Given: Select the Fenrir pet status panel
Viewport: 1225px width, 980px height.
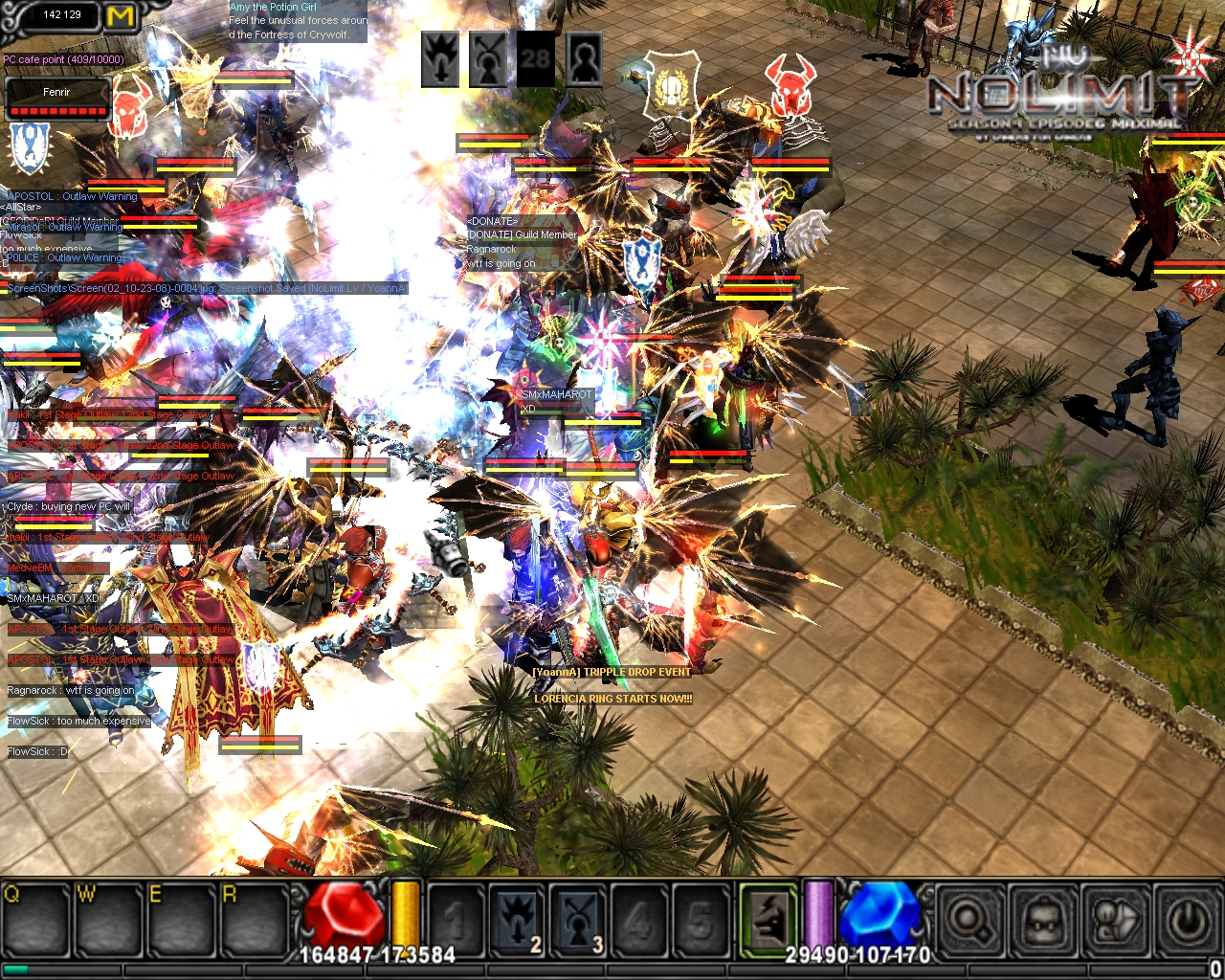Looking at the screenshot, I should (56, 99).
